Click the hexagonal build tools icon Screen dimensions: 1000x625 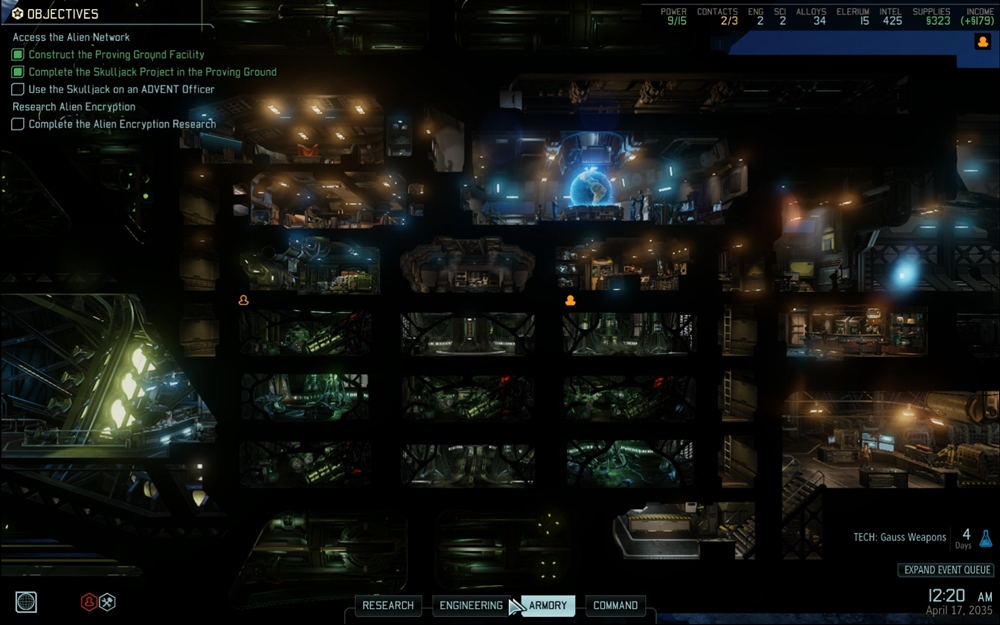point(107,601)
